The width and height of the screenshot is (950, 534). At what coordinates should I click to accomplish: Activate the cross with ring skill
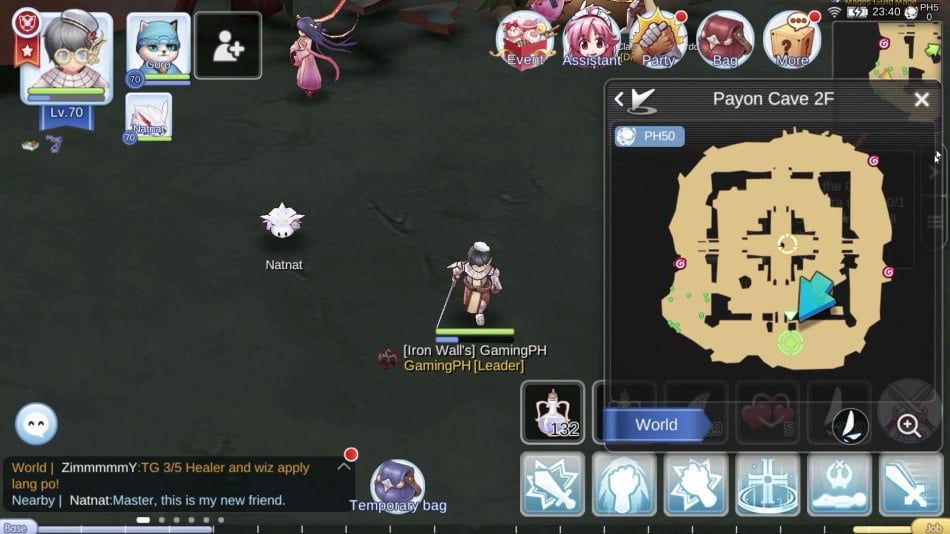pyautogui.click(x=767, y=484)
